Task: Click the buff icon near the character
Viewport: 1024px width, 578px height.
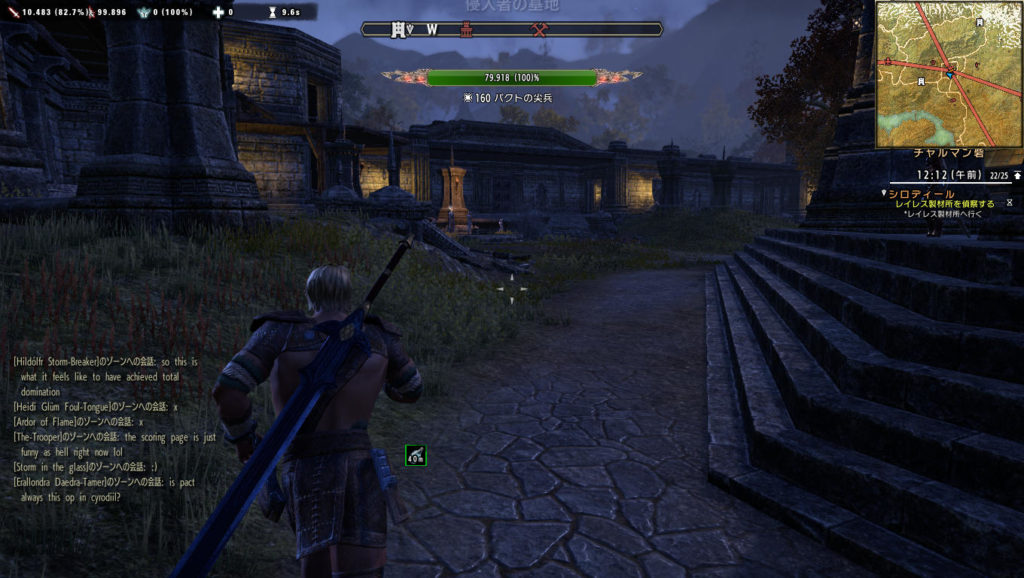Action: tap(416, 455)
